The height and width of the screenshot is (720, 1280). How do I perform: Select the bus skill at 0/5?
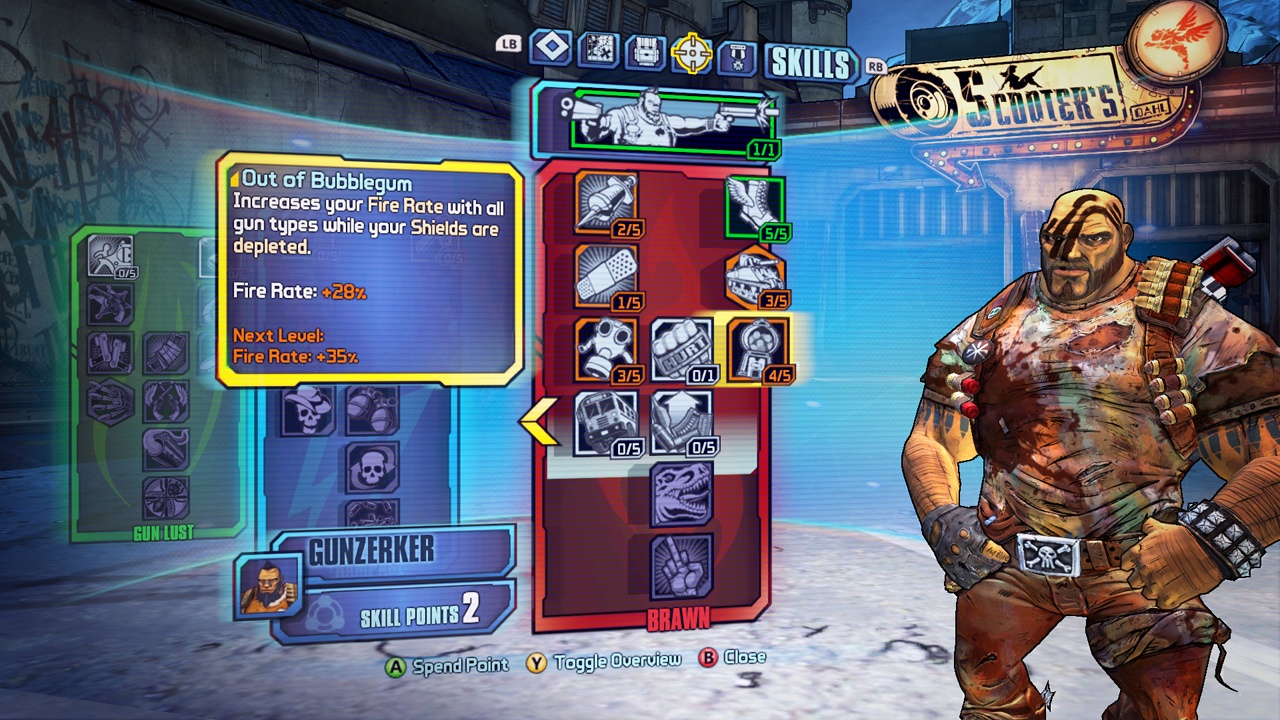click(606, 422)
